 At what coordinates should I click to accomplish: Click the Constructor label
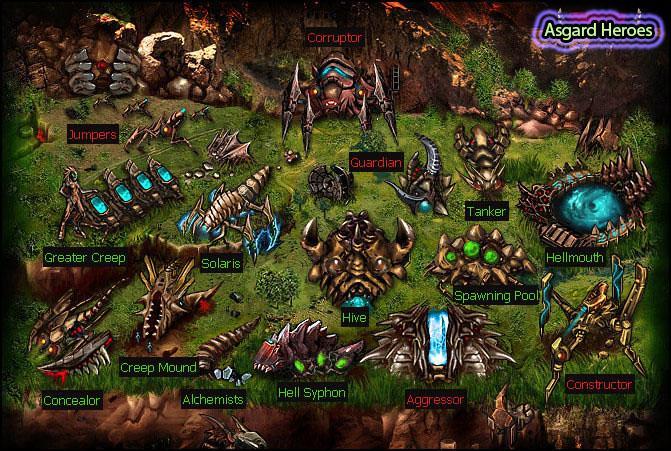pos(599,384)
